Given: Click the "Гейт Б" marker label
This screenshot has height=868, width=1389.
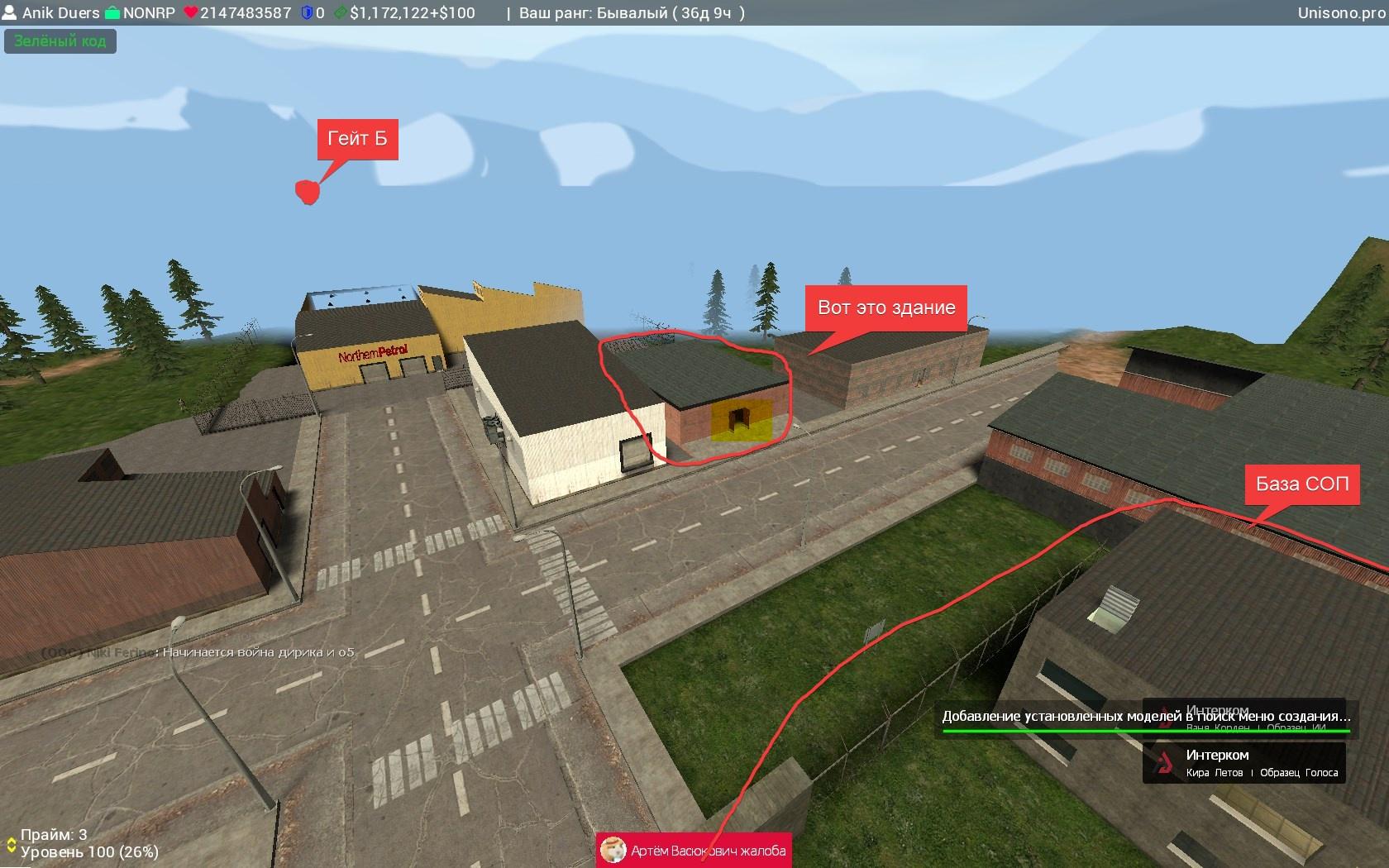Looking at the screenshot, I should click(357, 139).
